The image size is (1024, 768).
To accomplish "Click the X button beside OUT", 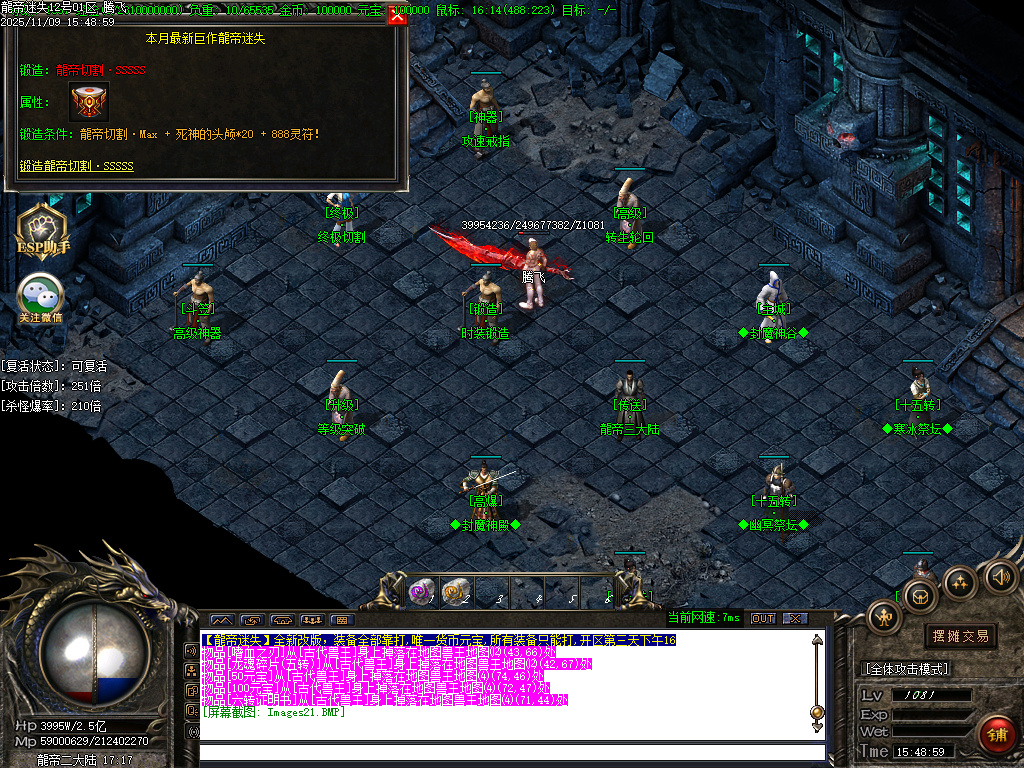I will [x=795, y=618].
